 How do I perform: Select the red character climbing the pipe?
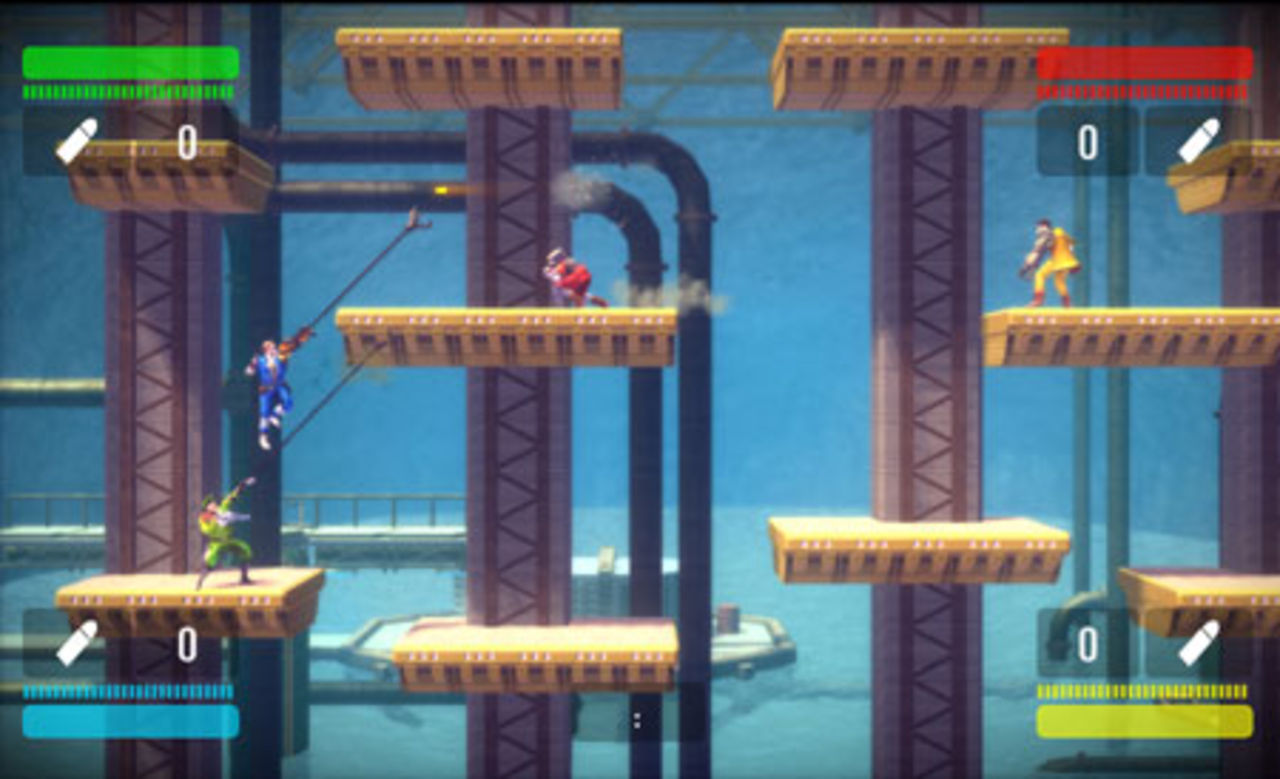point(570,275)
